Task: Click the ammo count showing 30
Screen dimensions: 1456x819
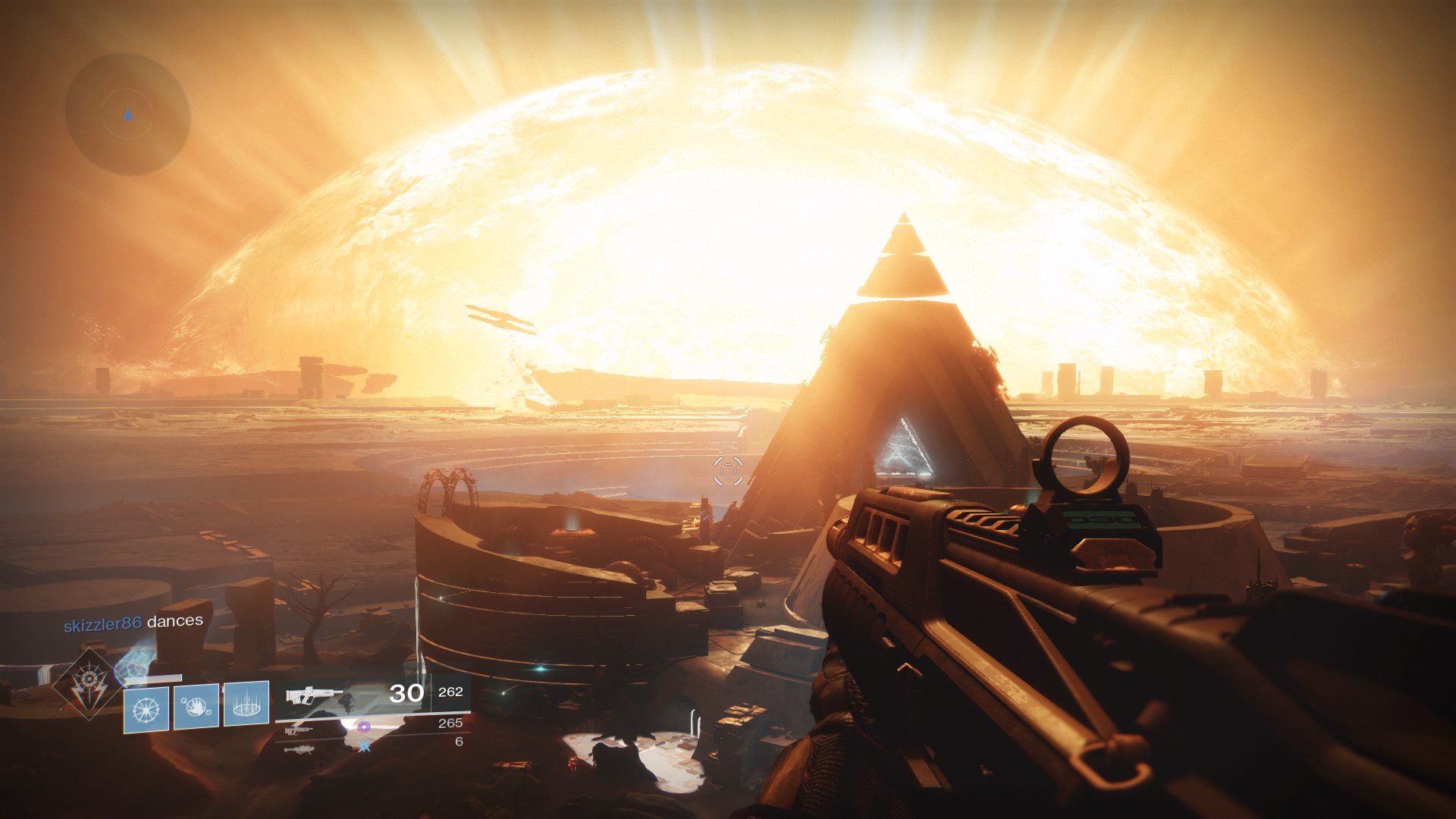Action: tap(407, 694)
